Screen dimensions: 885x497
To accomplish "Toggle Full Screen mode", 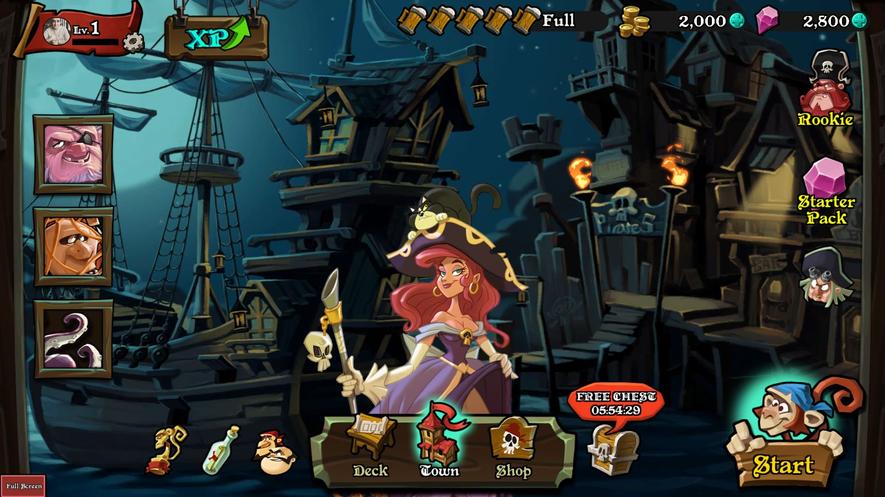I will 22,485.
